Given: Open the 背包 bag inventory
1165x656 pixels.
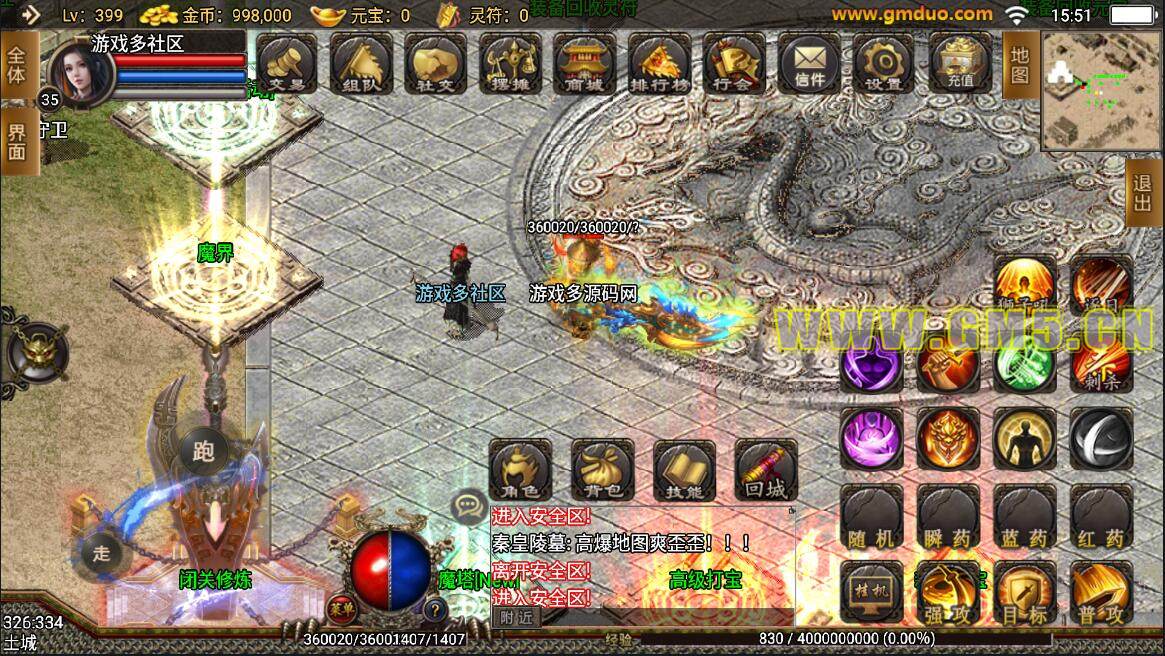Looking at the screenshot, I should pyautogui.click(x=602, y=470).
